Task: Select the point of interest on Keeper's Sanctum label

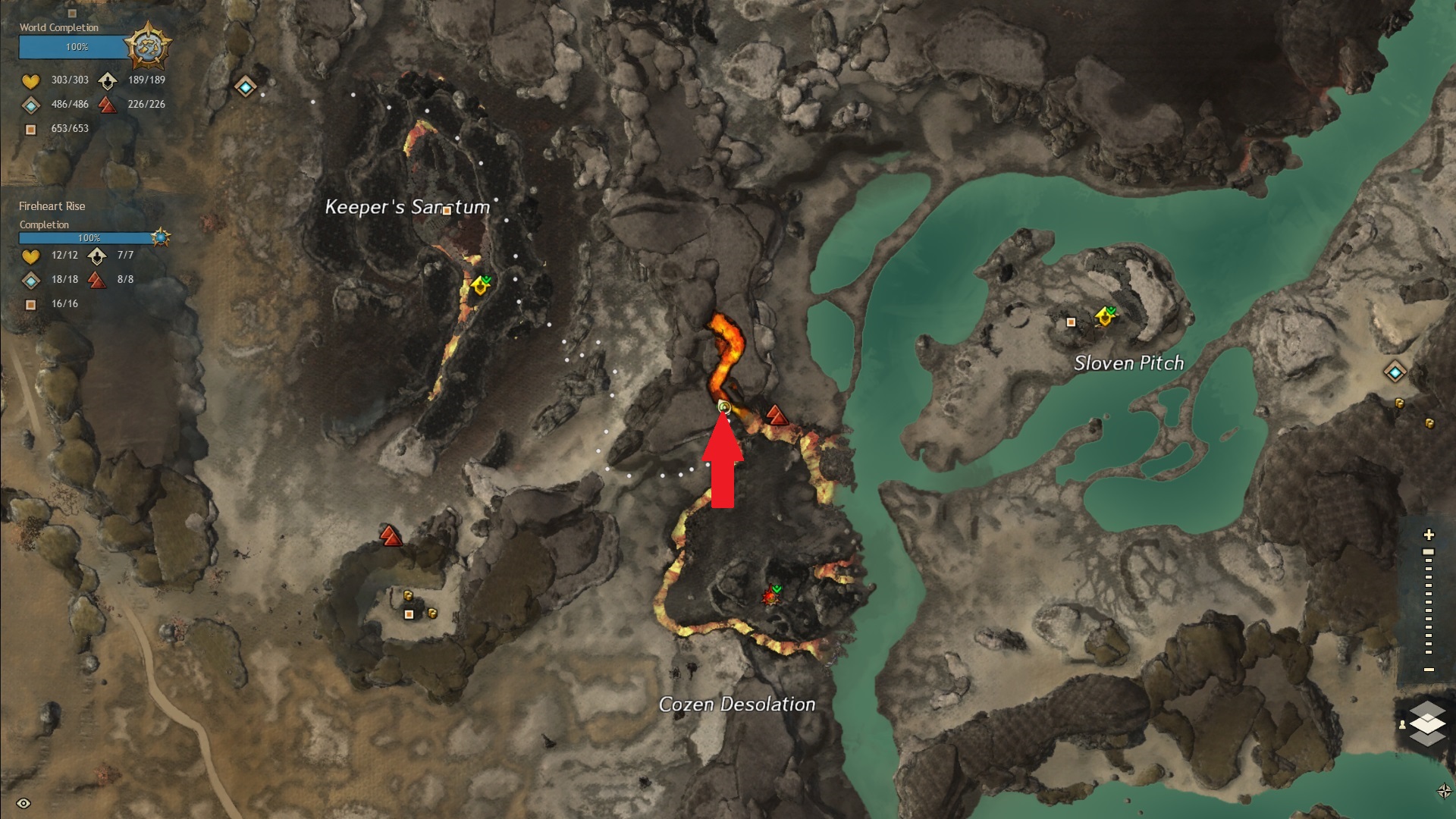Action: [447, 211]
